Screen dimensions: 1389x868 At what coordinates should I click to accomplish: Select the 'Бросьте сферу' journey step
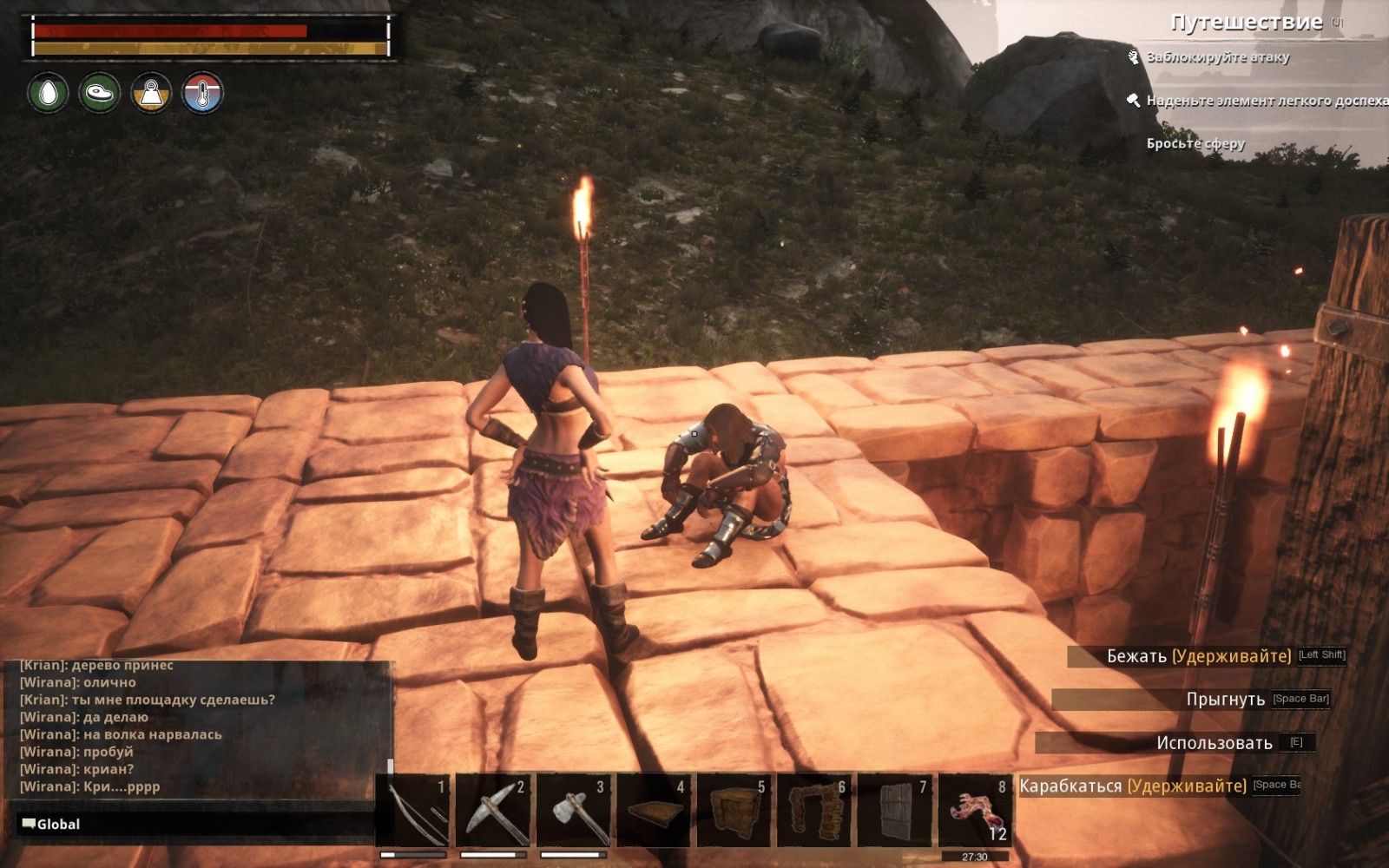pos(1195,143)
